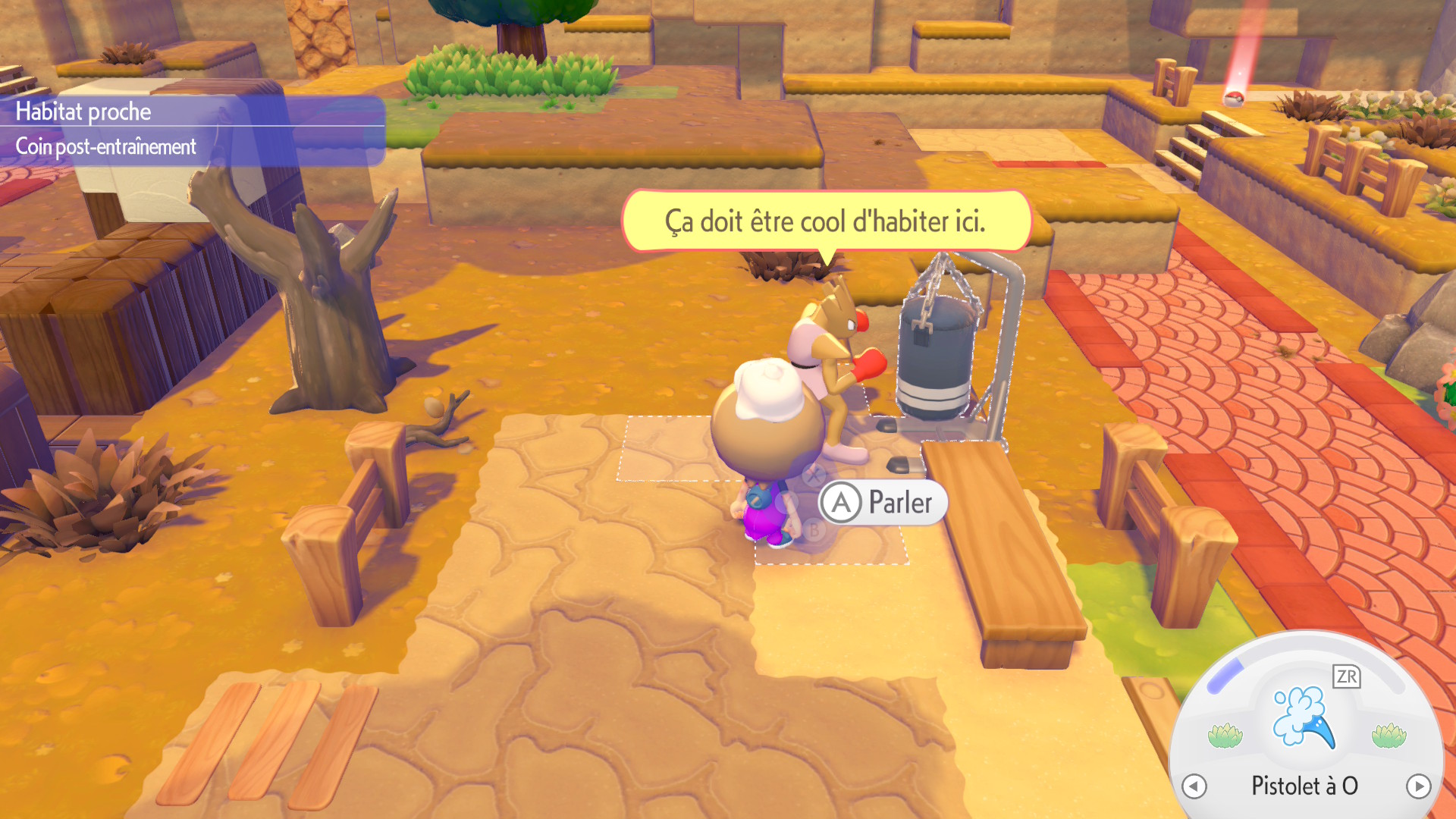Image resolution: width=1456 pixels, height=819 pixels.
Task: Cycle to the next tool with the right arrow
Action: (1418, 786)
